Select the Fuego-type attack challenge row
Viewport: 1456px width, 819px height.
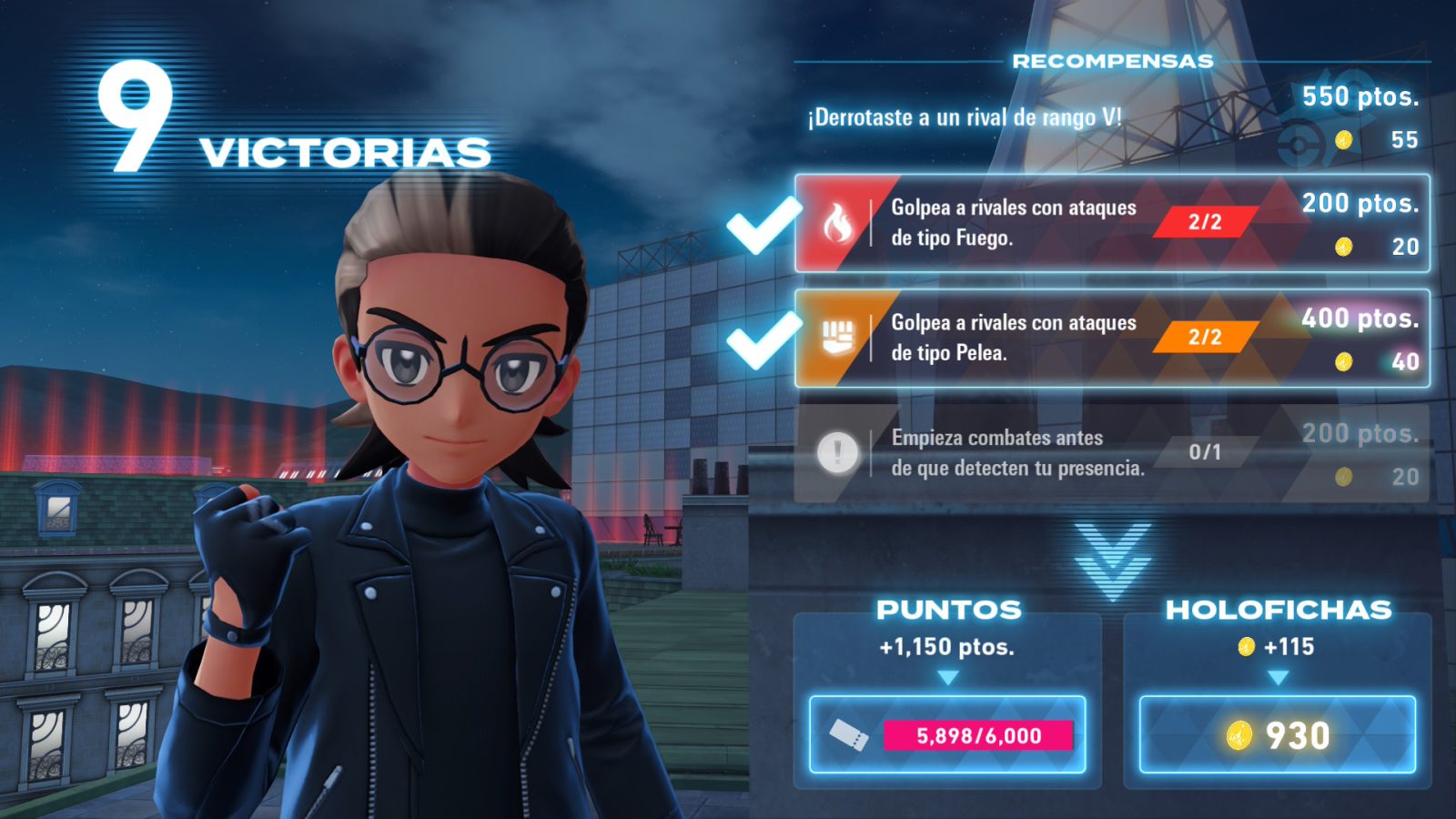[1112, 224]
